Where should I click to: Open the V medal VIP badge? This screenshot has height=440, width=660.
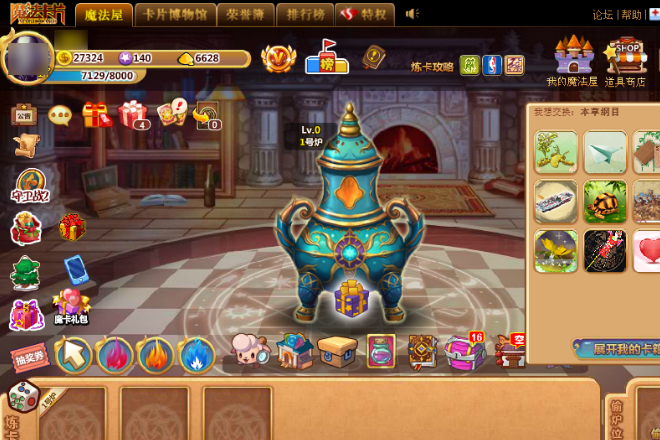pos(278,58)
